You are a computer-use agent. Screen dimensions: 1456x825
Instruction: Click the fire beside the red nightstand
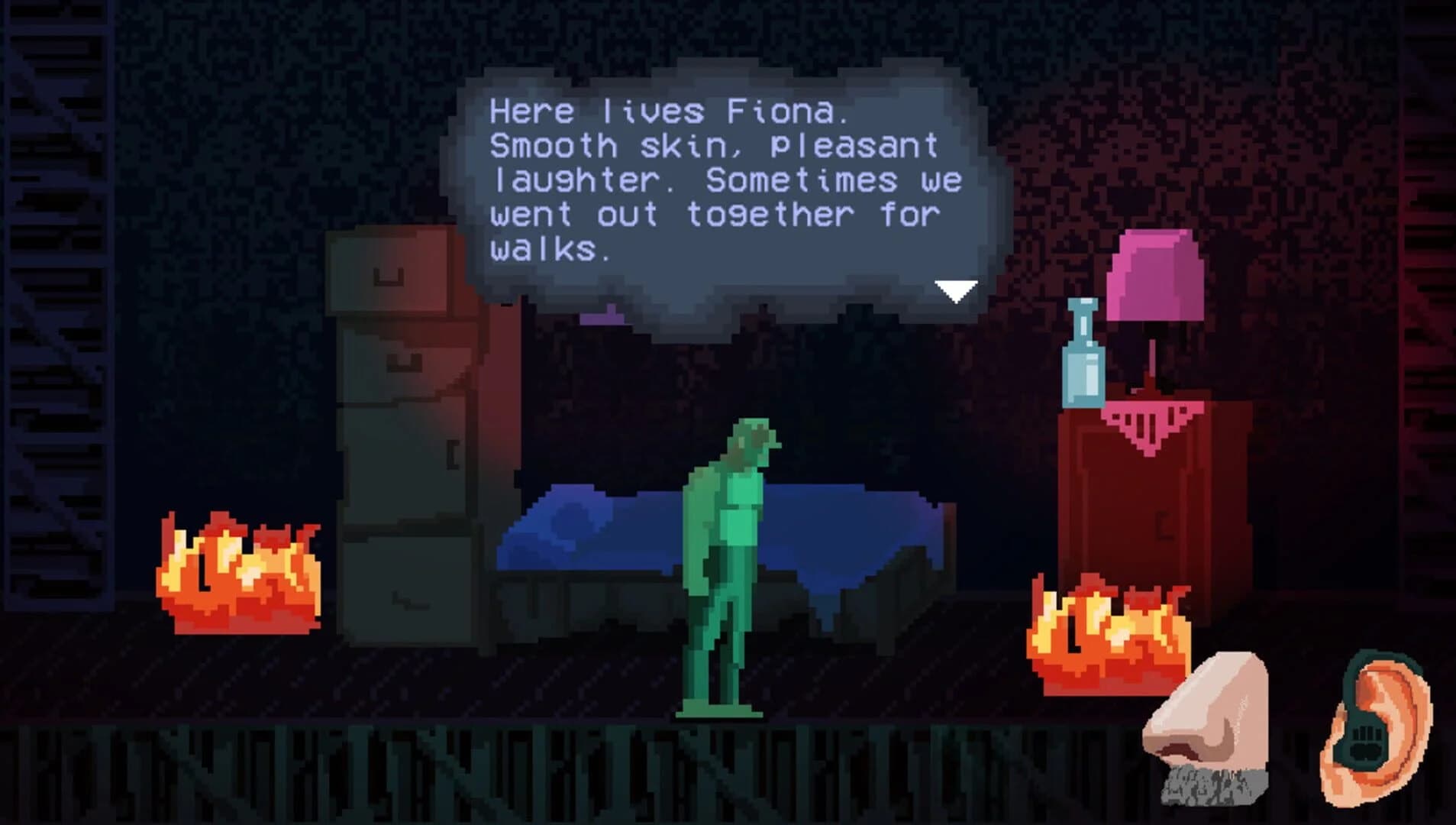1107,634
